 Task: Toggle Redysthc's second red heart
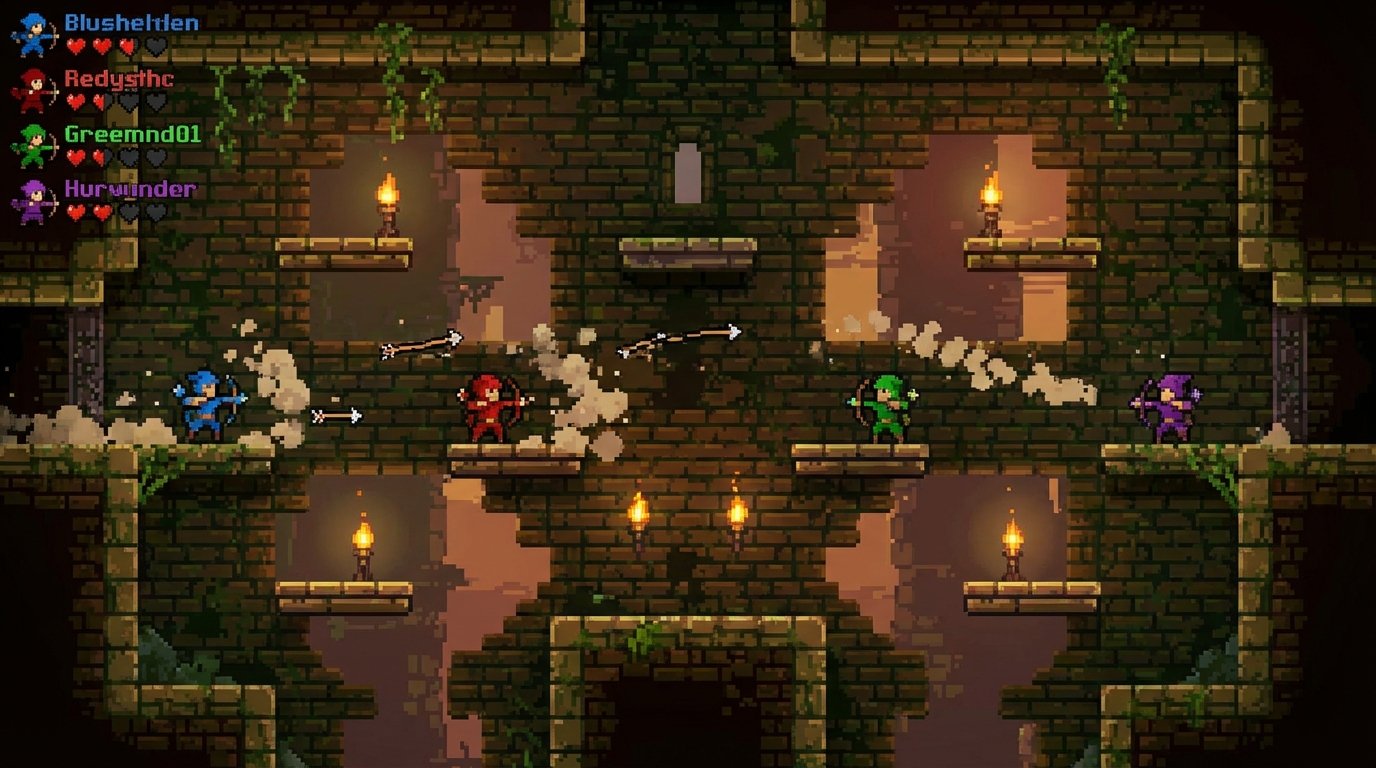tap(99, 100)
